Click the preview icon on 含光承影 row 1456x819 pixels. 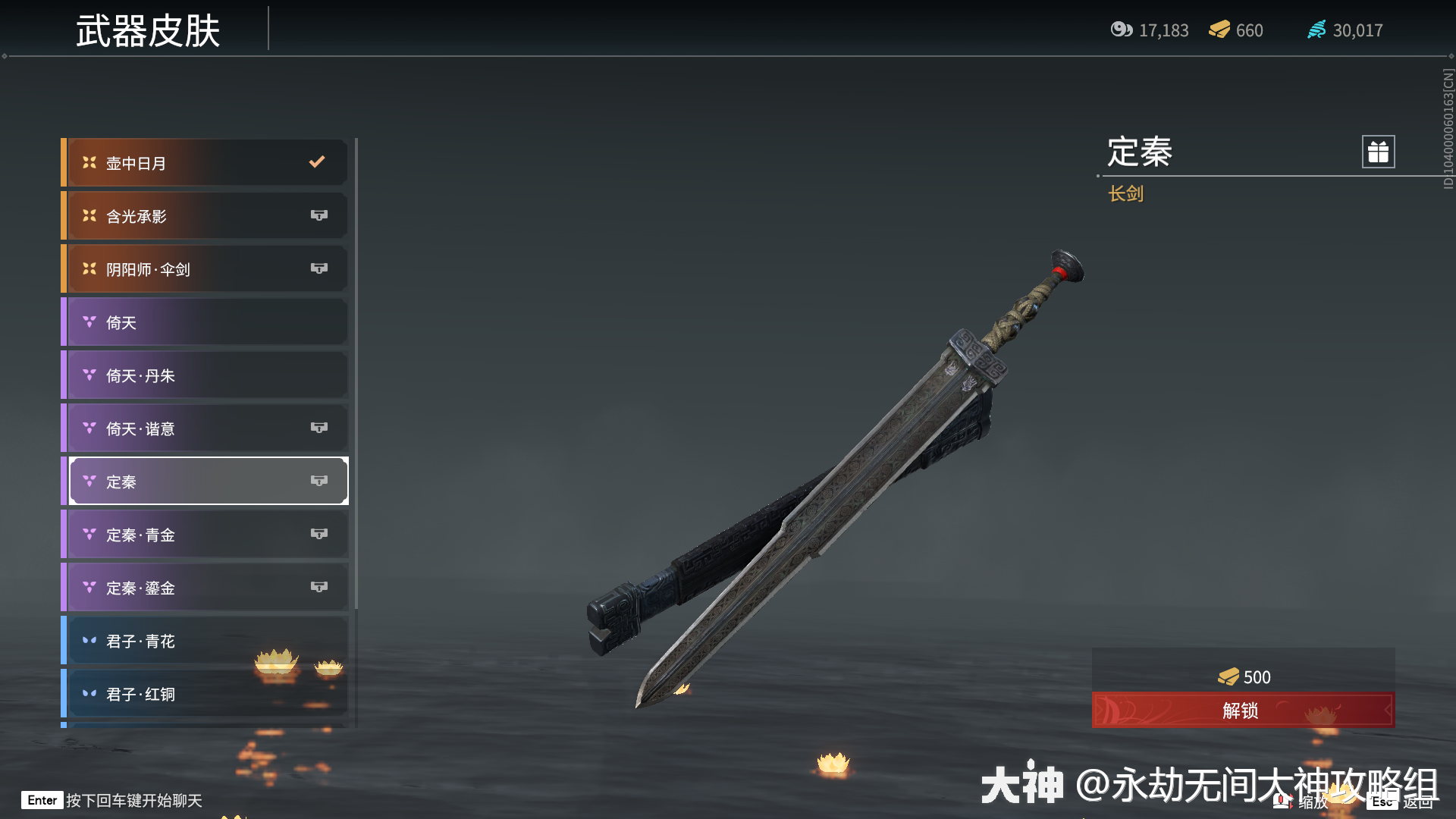point(319,215)
